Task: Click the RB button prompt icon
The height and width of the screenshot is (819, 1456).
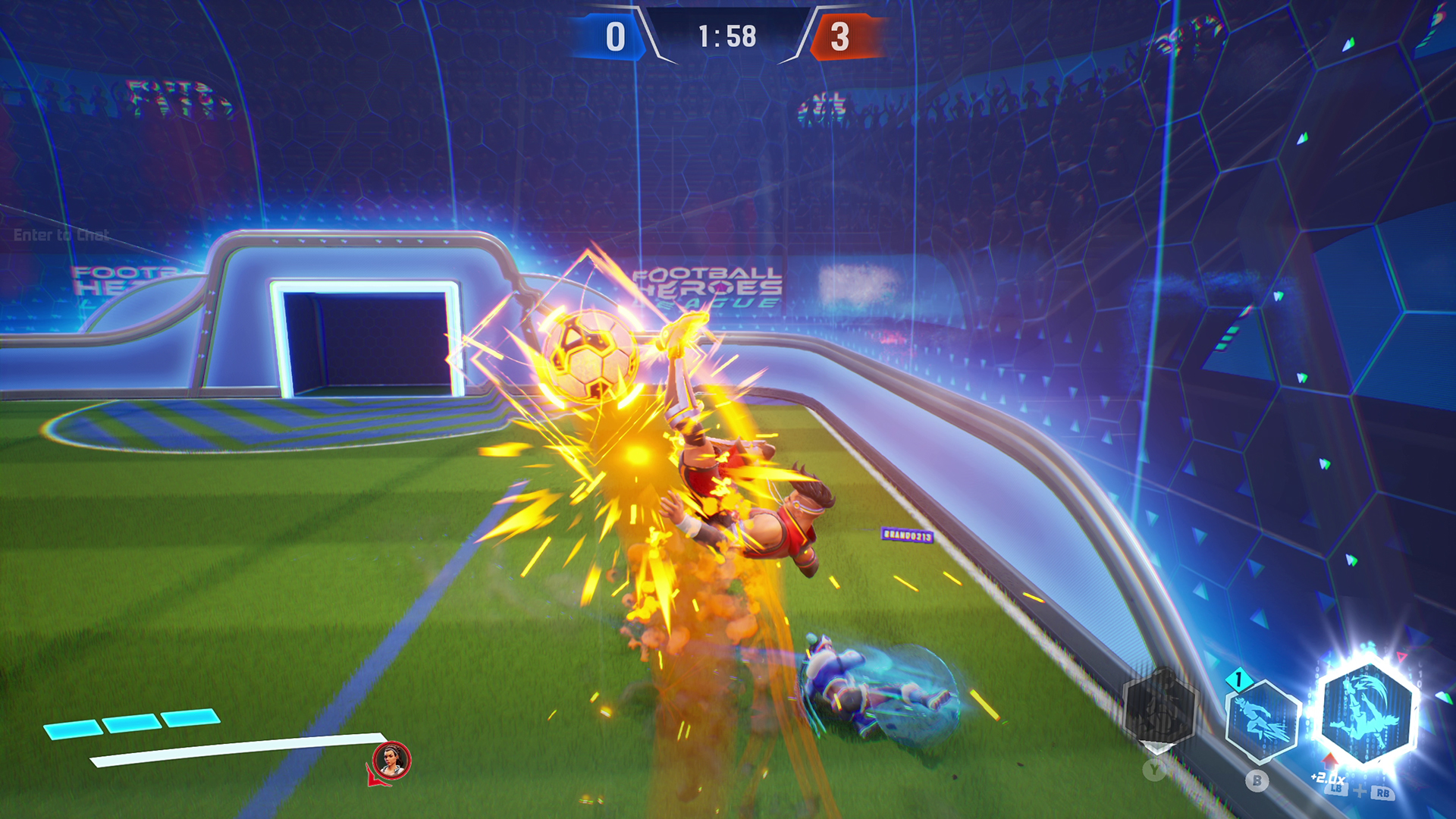Action: [1384, 793]
